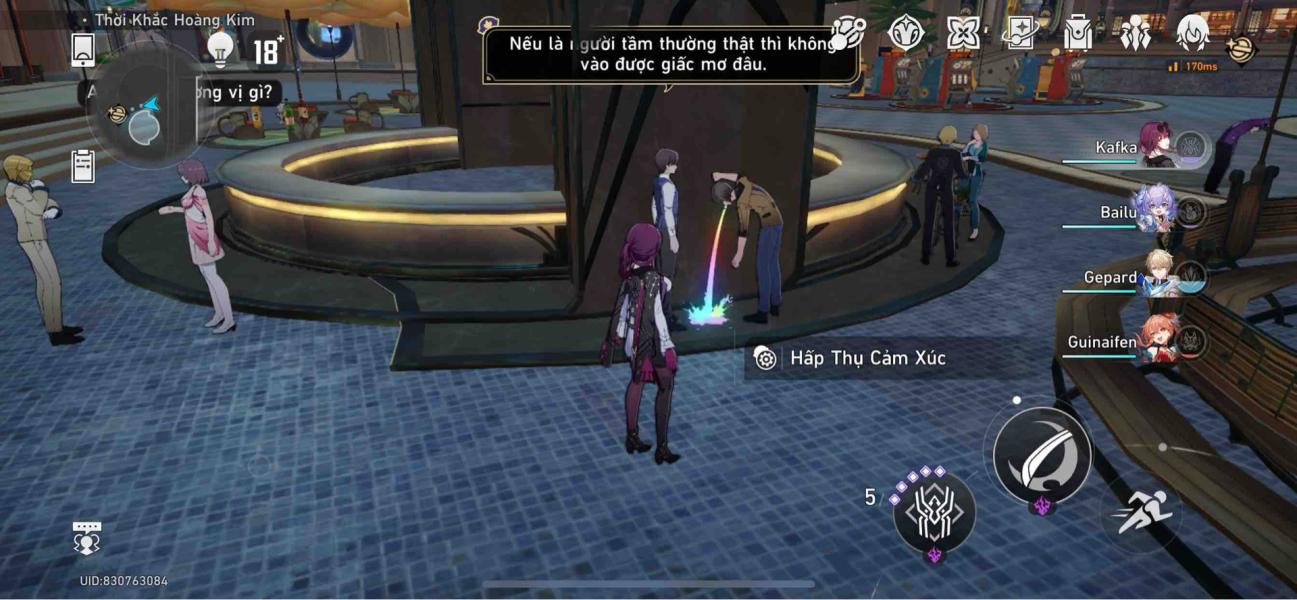Open the team setup icon

coord(1136,34)
